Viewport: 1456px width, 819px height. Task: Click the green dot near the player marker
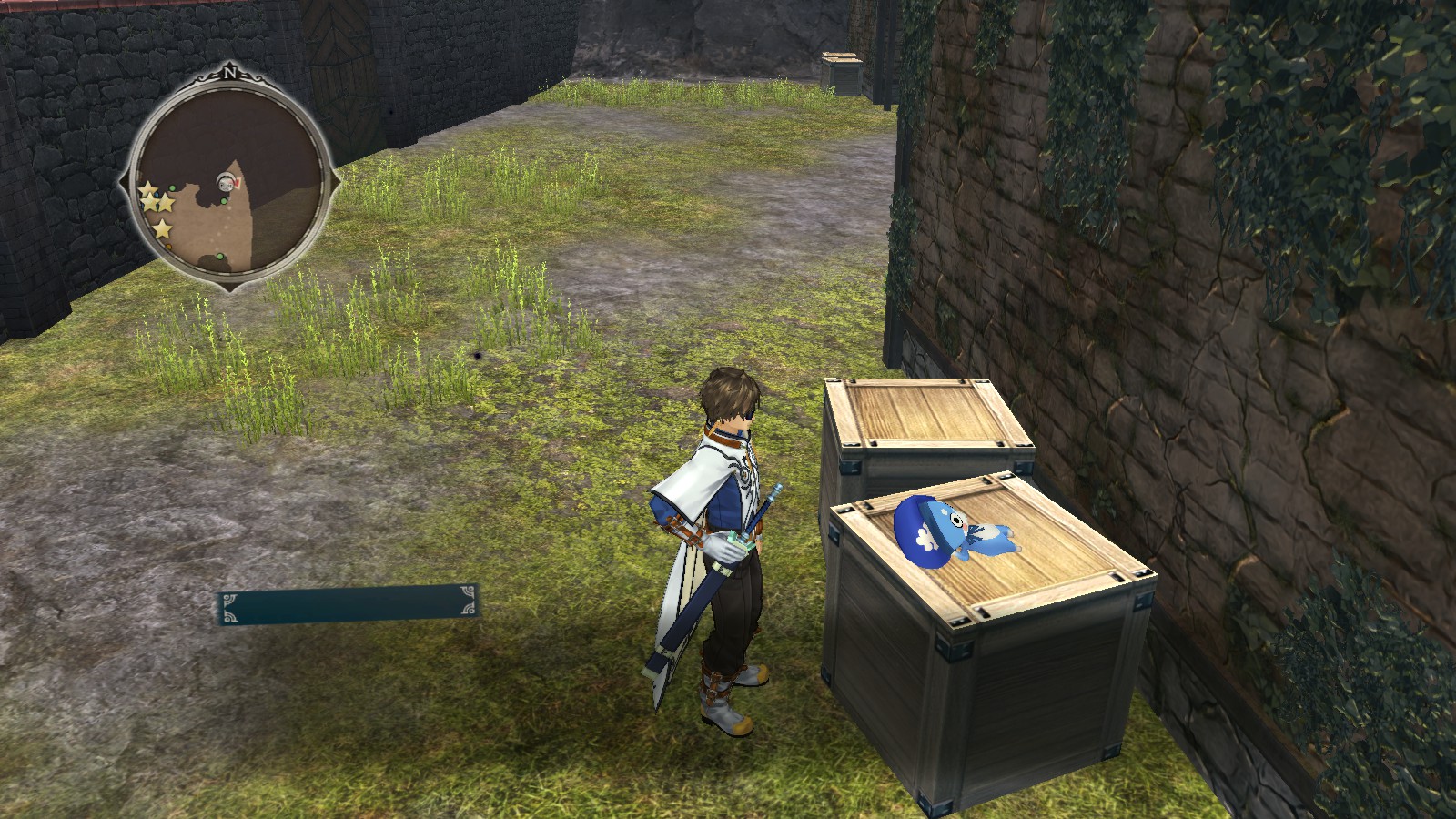point(223,201)
